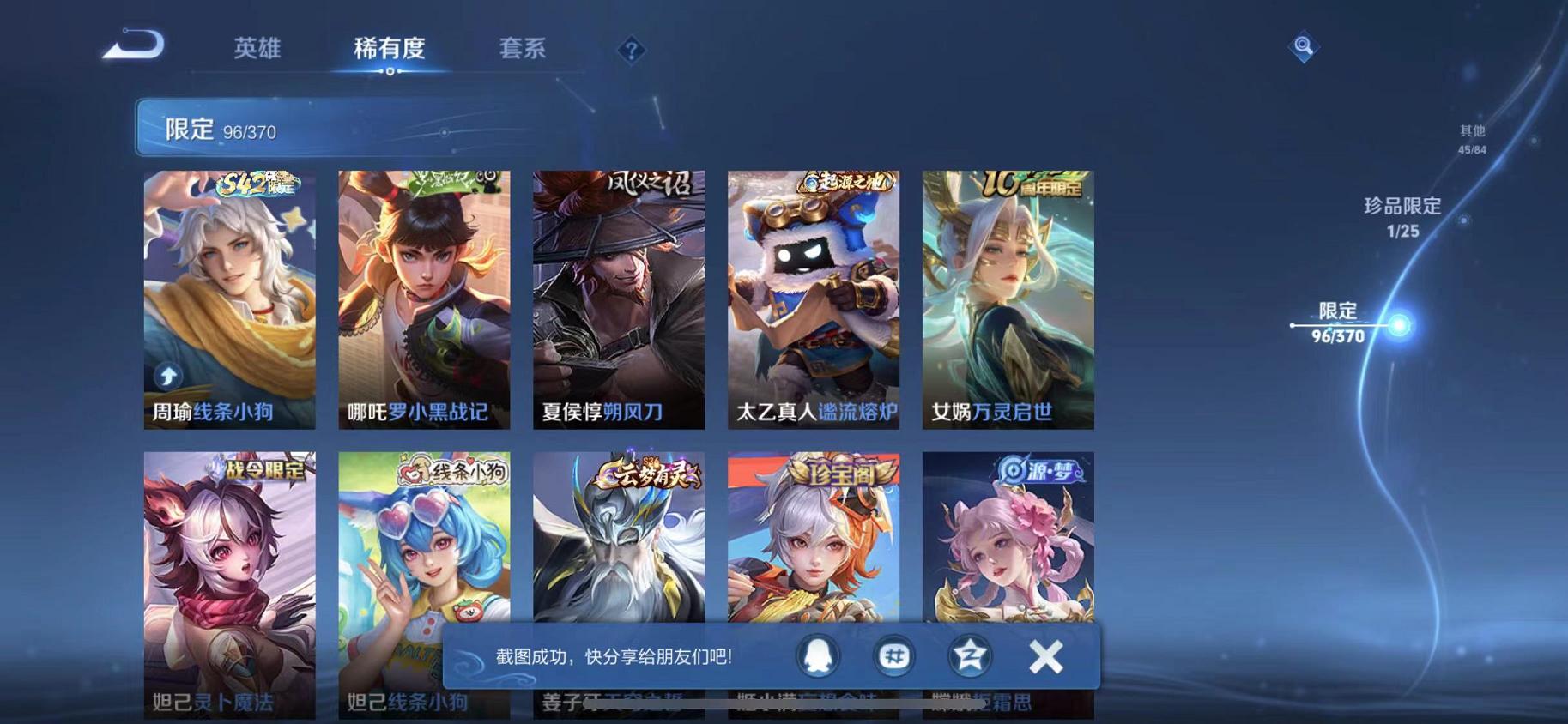
Task: Click the search magnifier icon at top right
Action: [1303, 47]
